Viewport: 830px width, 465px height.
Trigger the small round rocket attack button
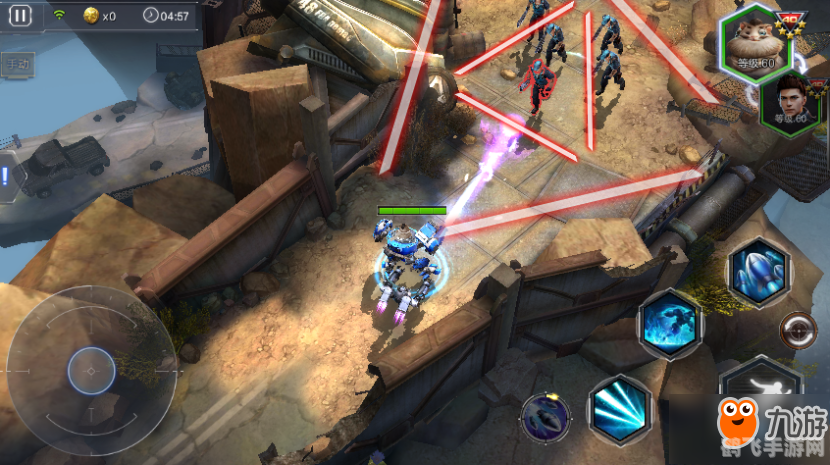tap(545, 416)
